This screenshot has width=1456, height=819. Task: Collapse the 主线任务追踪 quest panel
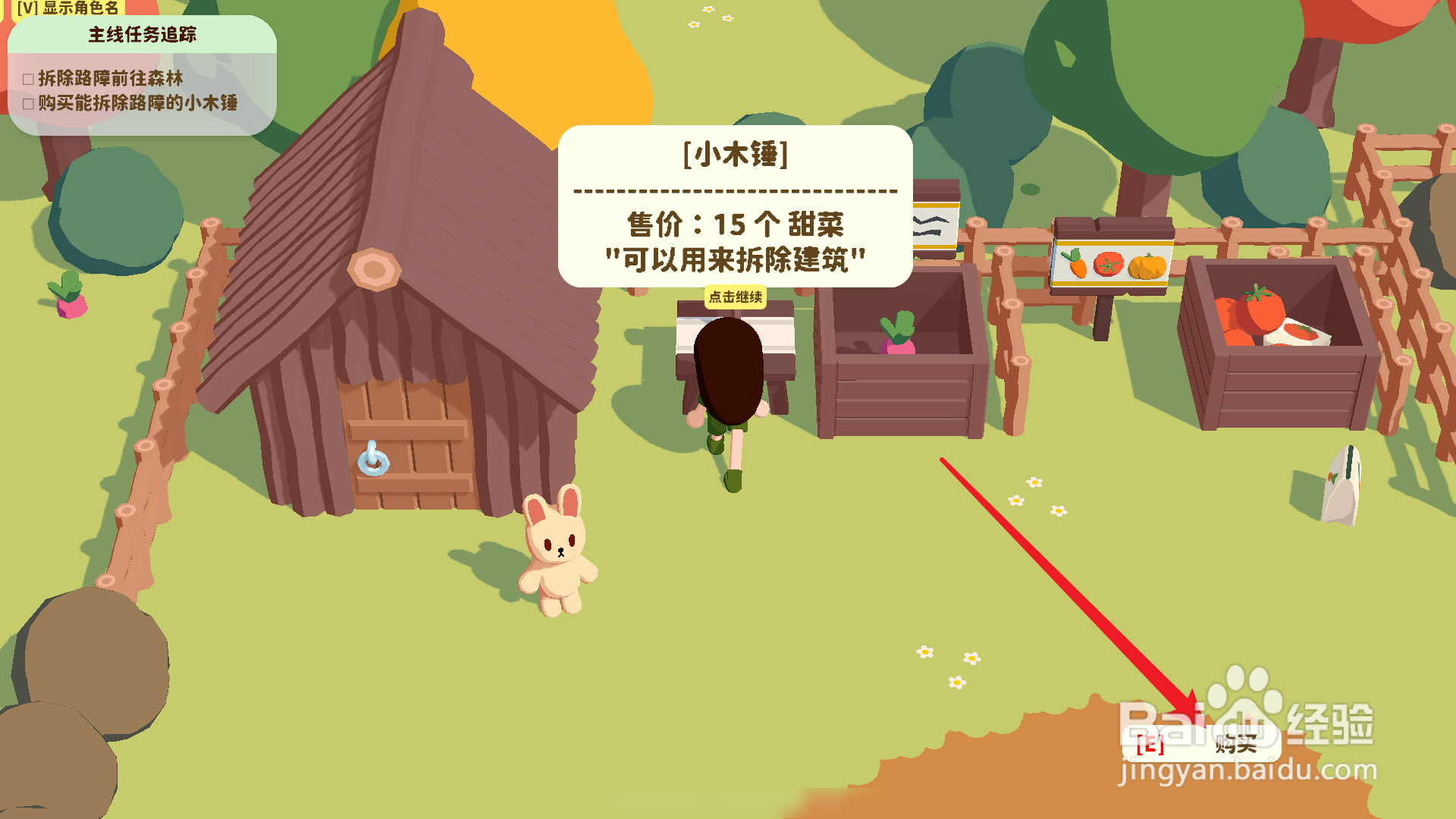coord(144,33)
